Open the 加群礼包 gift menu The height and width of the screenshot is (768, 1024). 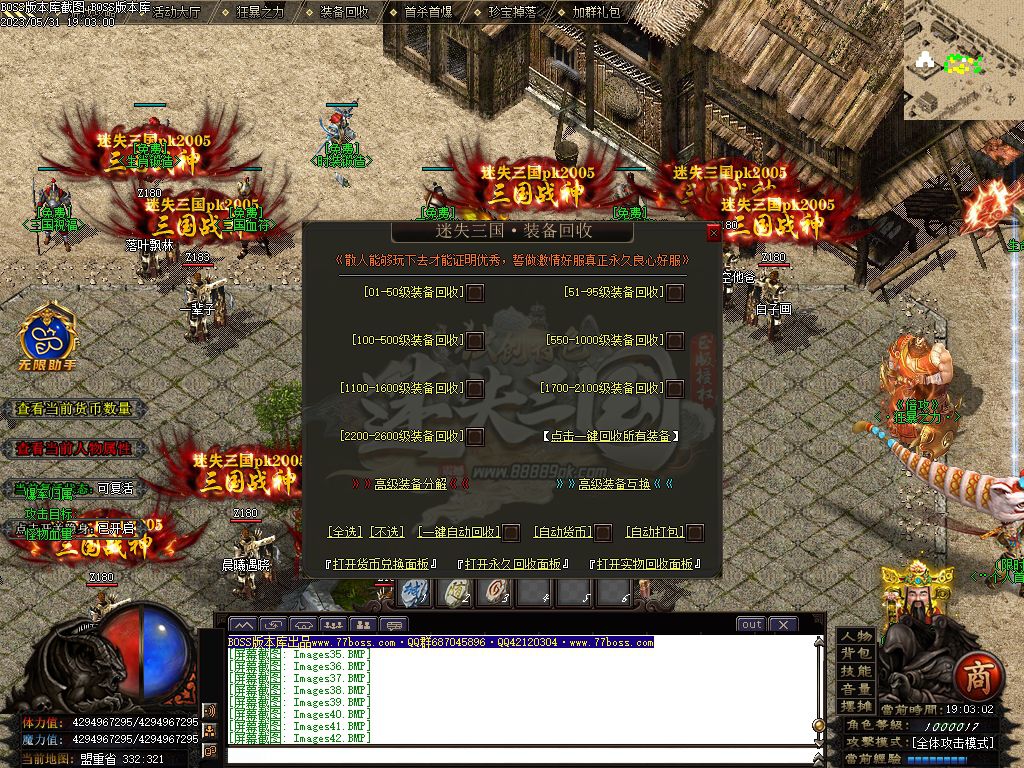click(596, 13)
